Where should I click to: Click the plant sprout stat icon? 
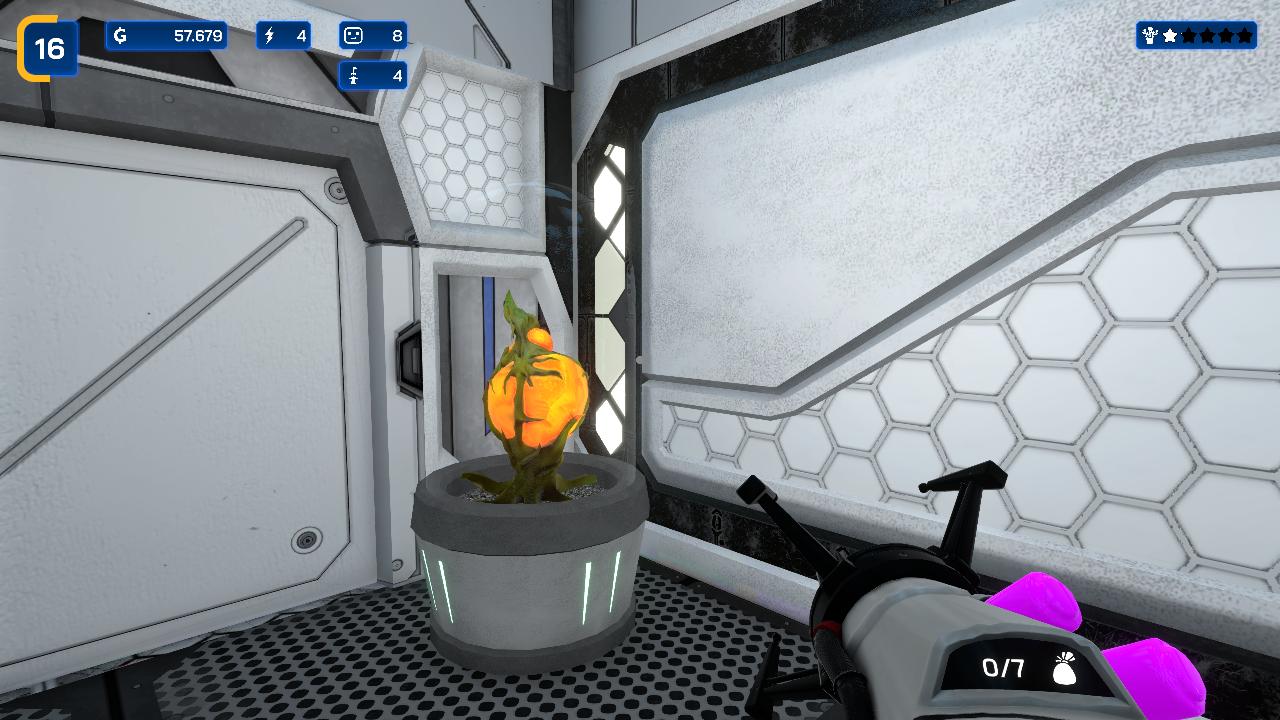[355, 75]
